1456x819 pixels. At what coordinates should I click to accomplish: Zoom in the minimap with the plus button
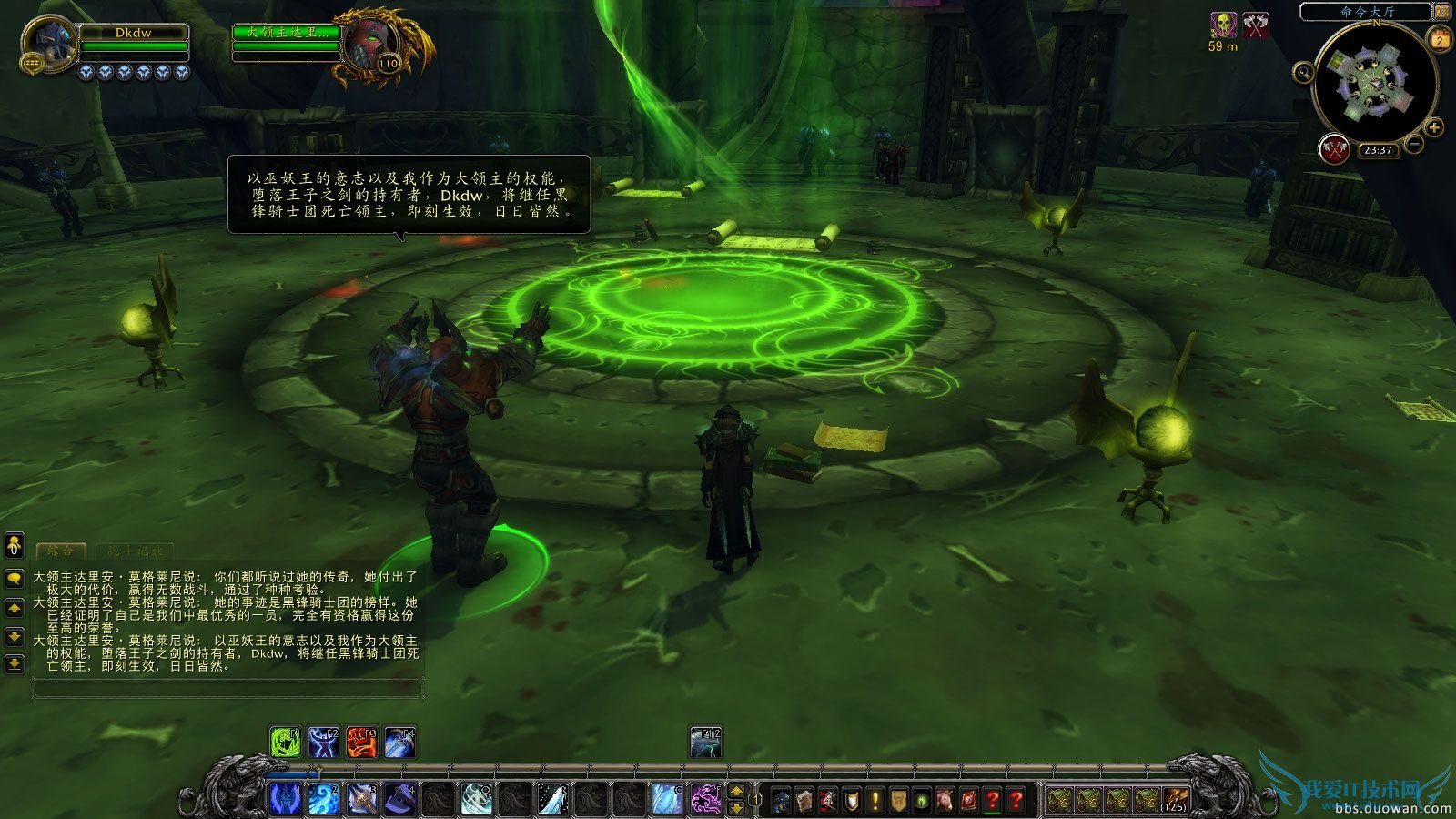pos(1433,127)
